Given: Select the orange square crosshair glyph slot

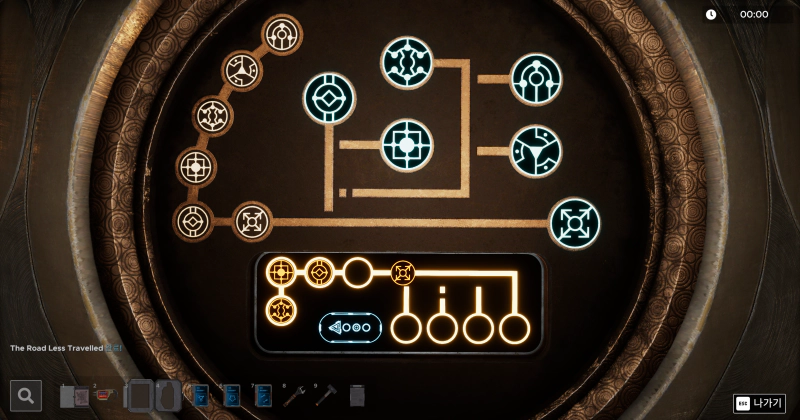Looking at the screenshot, I should pos(281,271).
